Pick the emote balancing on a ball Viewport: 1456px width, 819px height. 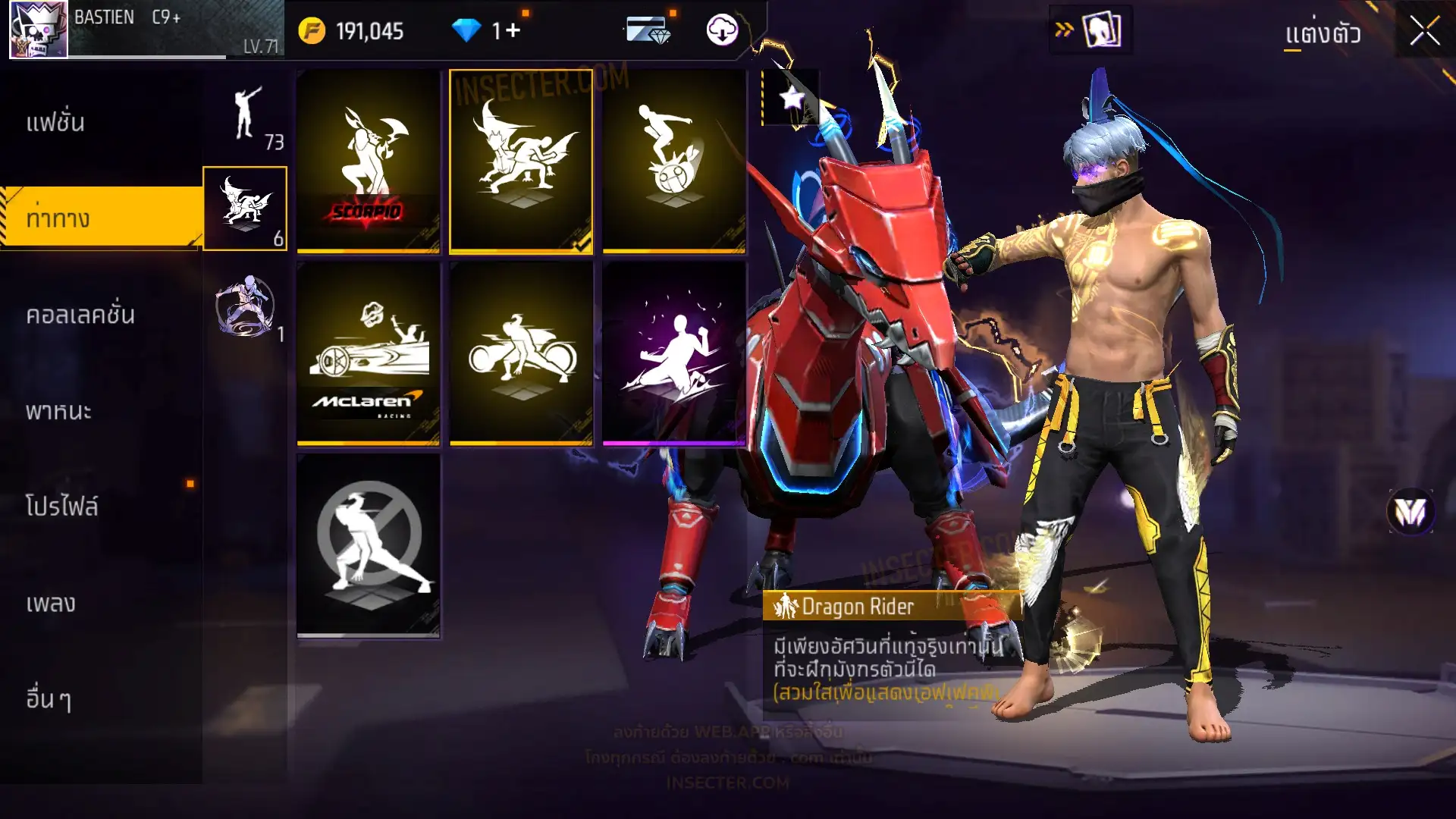coord(674,161)
